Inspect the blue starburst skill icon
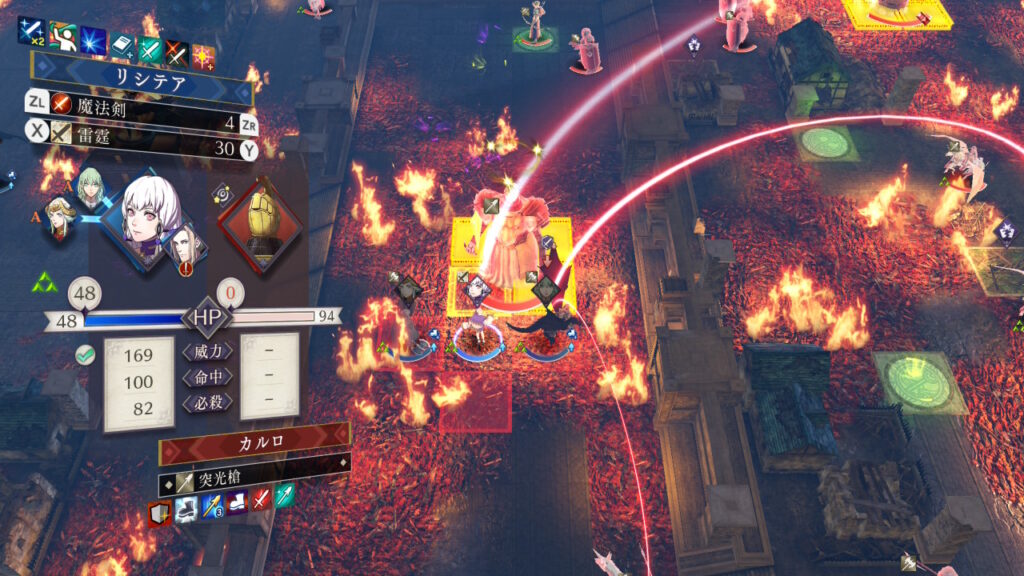Screen dimensions: 1024x576 point(93,43)
